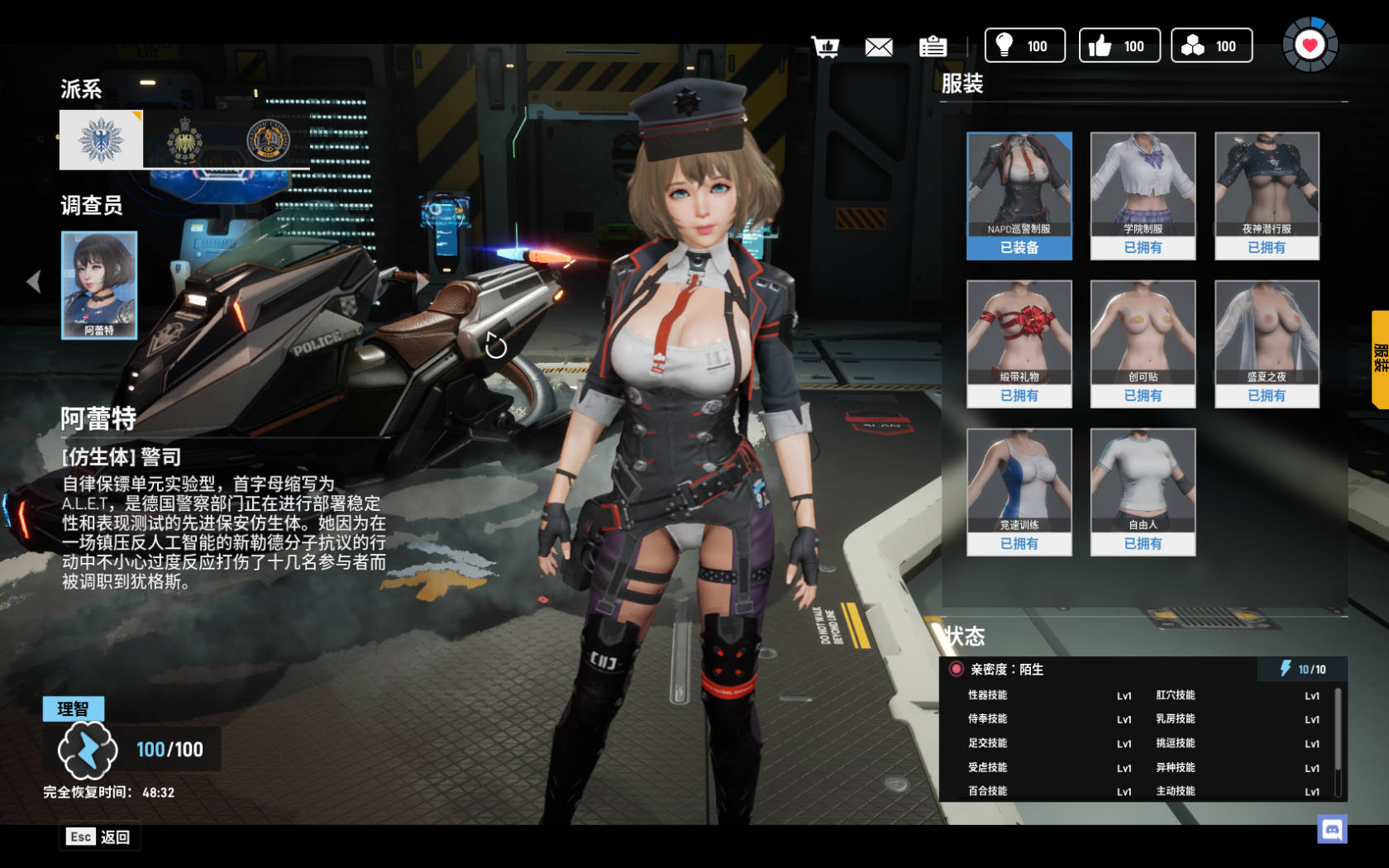Screen dimensions: 1389x868
Task: Choose the 竞速训练 outfit
Action: (1019, 492)
